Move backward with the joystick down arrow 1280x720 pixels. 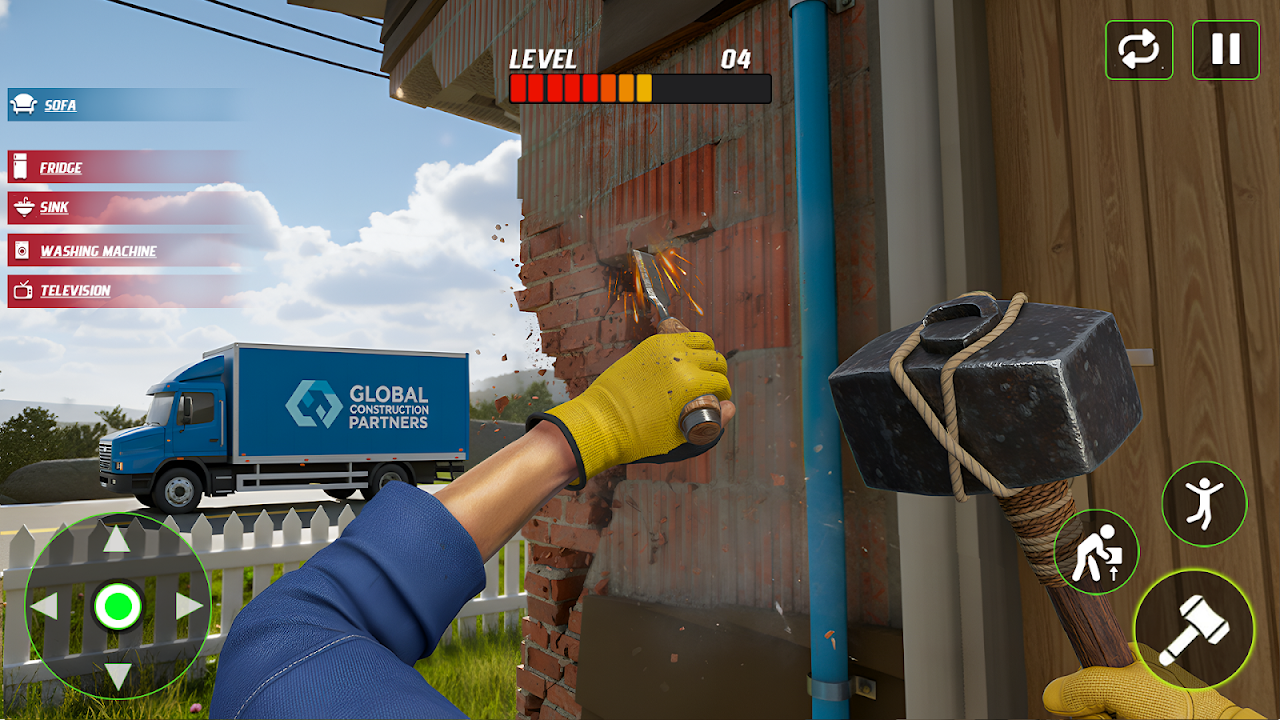pyautogui.click(x=117, y=675)
